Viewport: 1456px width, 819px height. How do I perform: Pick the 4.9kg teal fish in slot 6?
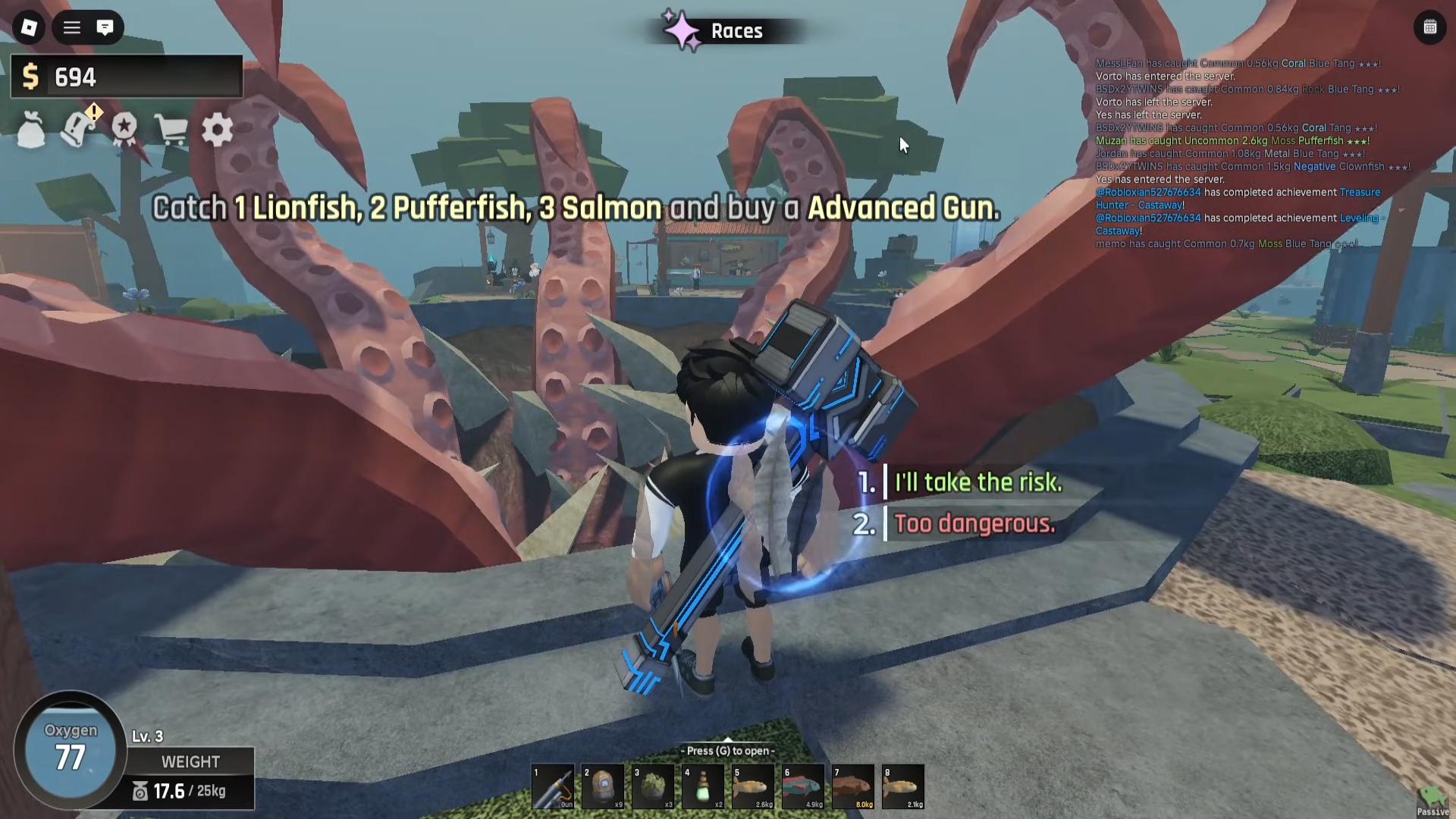[x=803, y=786]
